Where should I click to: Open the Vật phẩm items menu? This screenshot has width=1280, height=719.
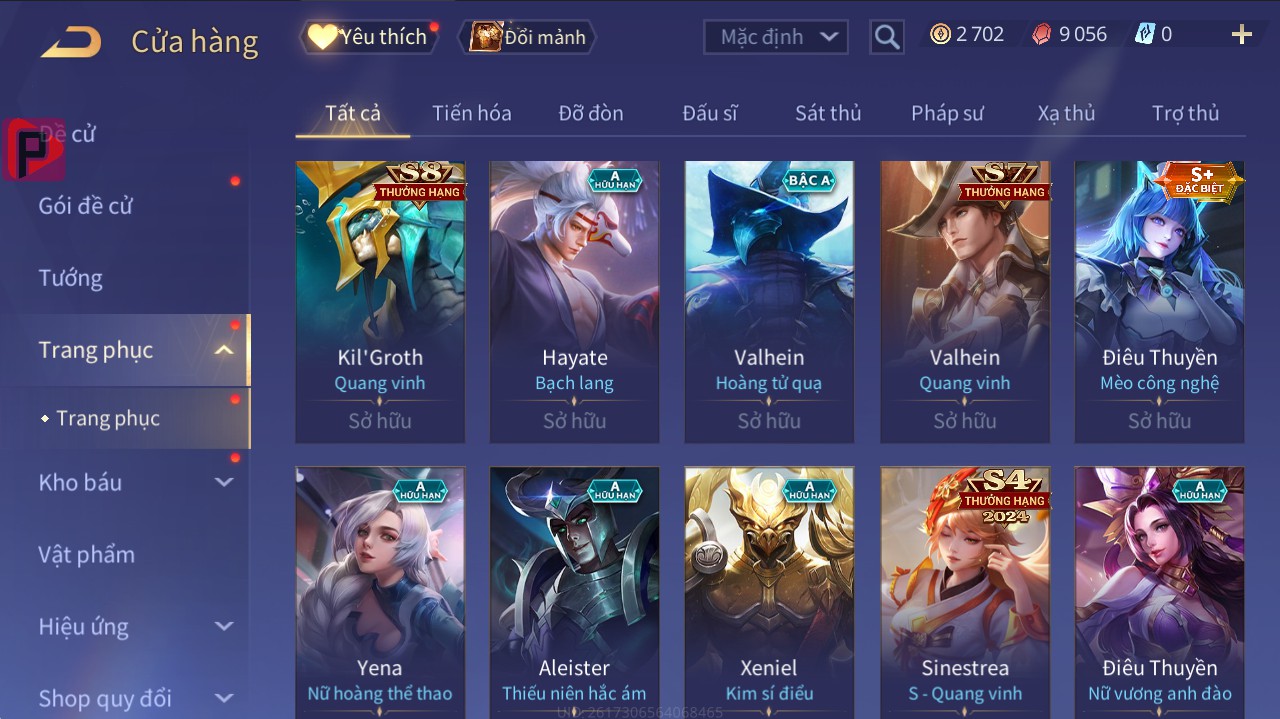86,554
